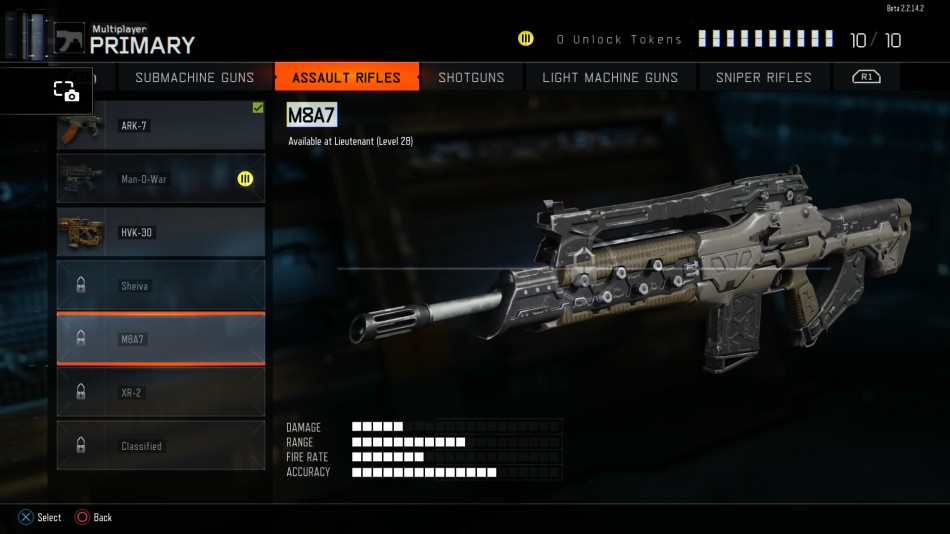Choose the ARK-7 assault rifle
Image resolution: width=950 pixels, height=534 pixels.
pos(161,126)
